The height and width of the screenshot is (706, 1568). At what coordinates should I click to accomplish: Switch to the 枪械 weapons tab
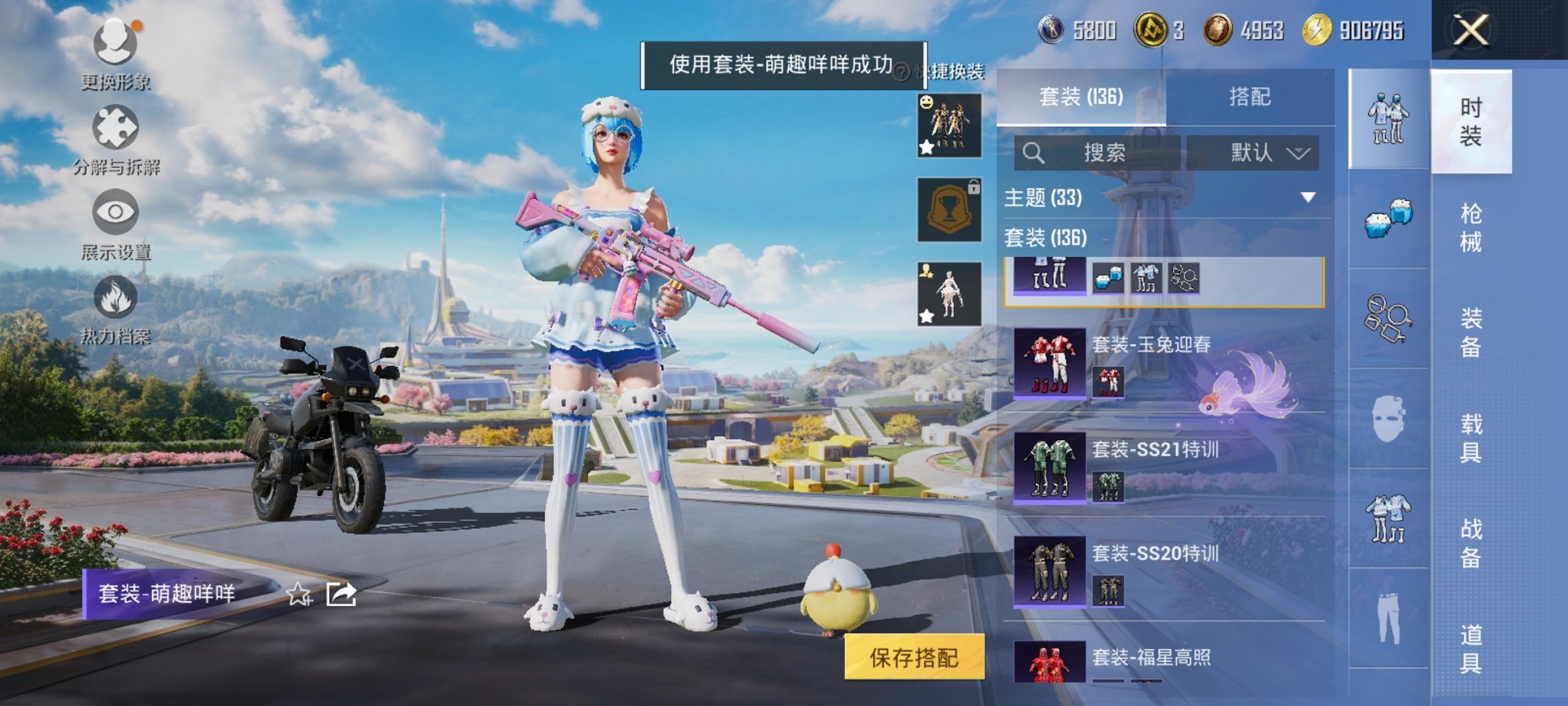[x=1470, y=223]
